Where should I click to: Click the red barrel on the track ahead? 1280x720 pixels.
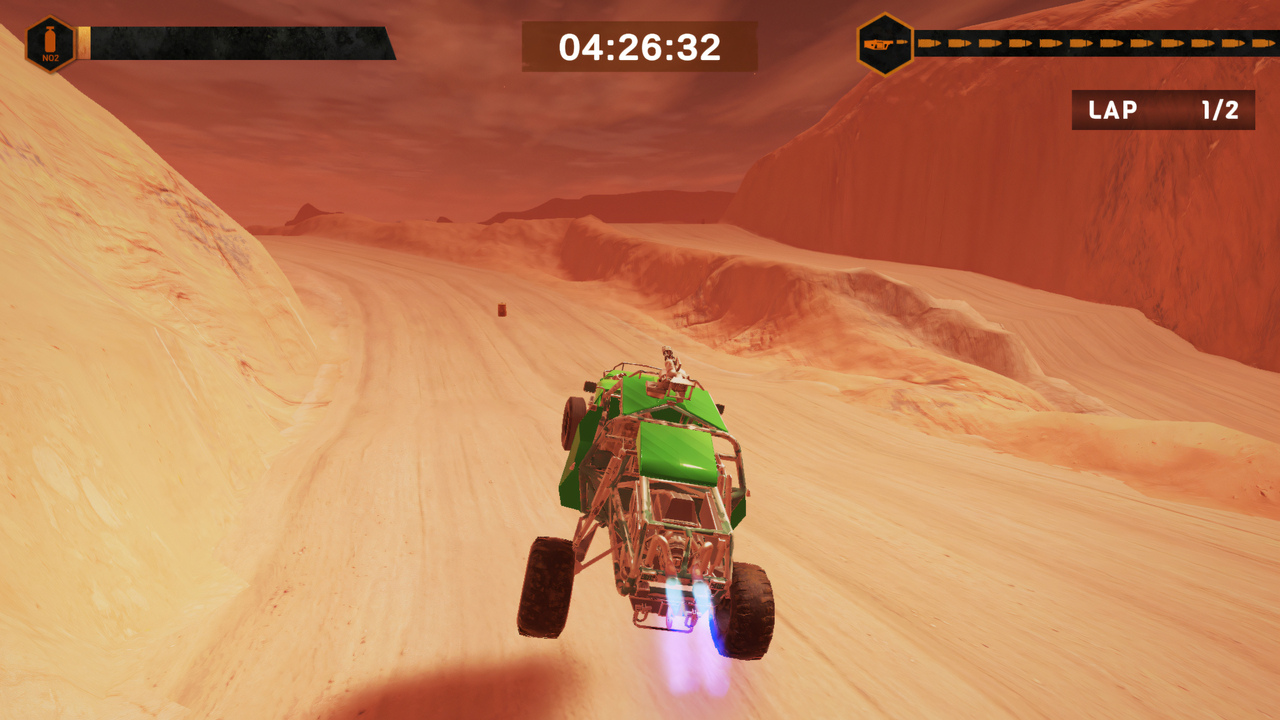click(502, 310)
